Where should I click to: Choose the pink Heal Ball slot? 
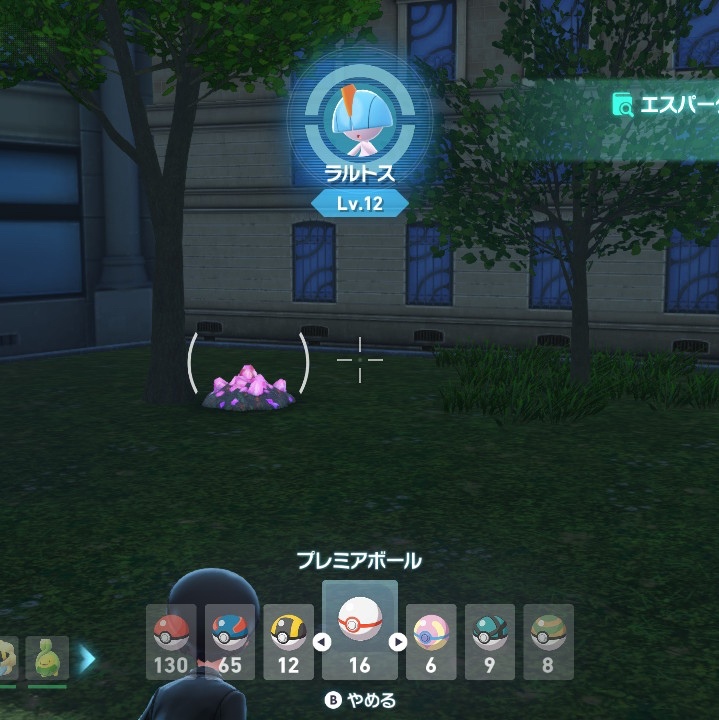pyautogui.click(x=431, y=641)
